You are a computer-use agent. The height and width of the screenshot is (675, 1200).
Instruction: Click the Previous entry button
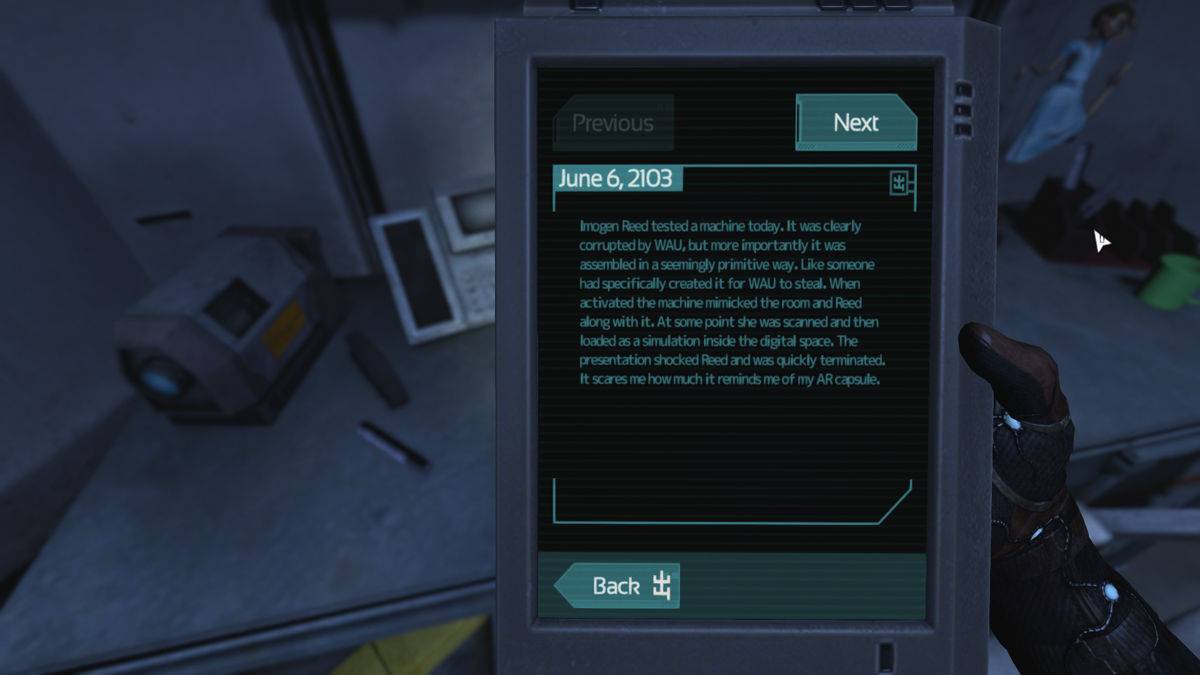coord(613,123)
